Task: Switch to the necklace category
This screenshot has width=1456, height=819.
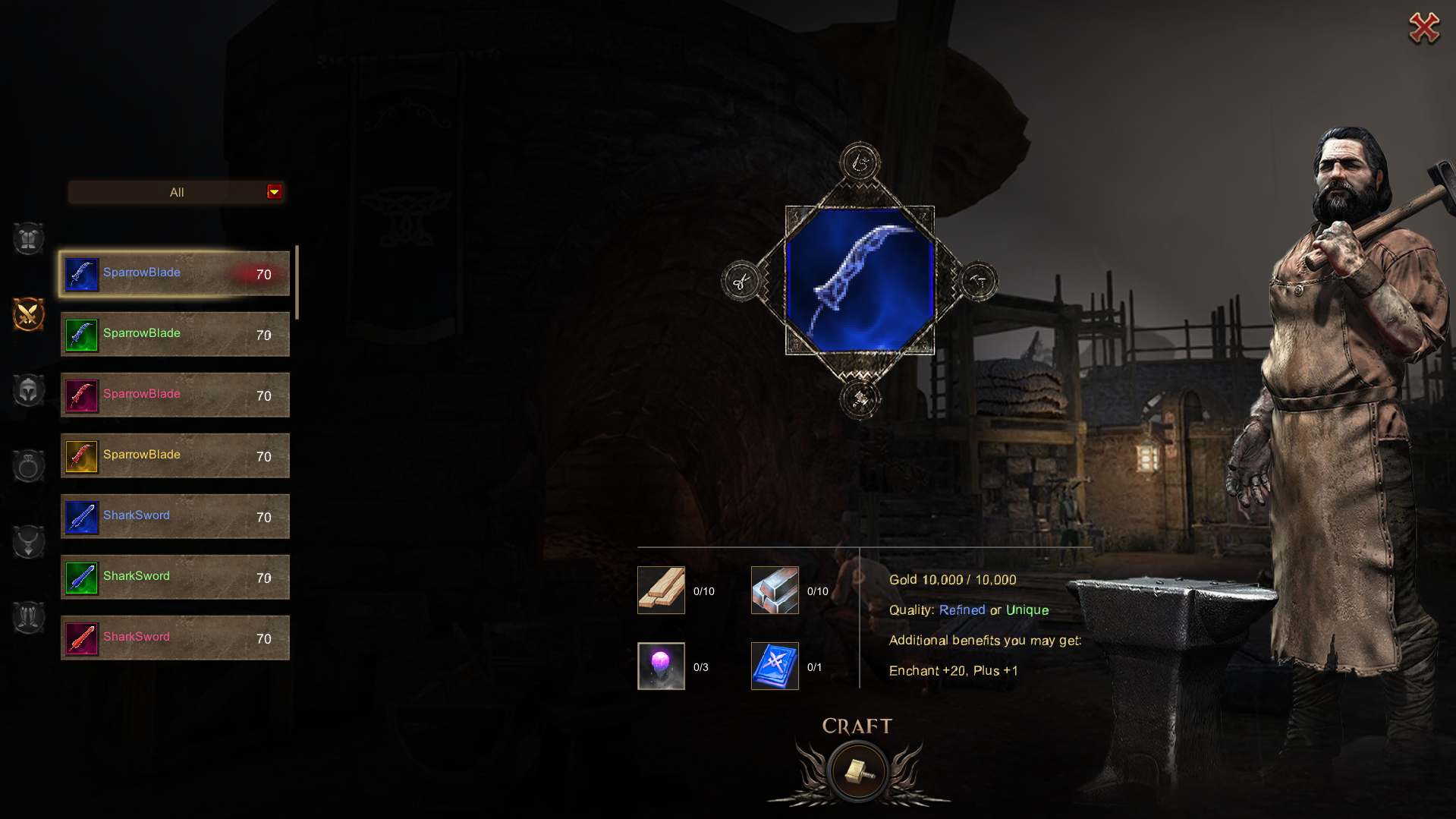Action: (x=29, y=542)
